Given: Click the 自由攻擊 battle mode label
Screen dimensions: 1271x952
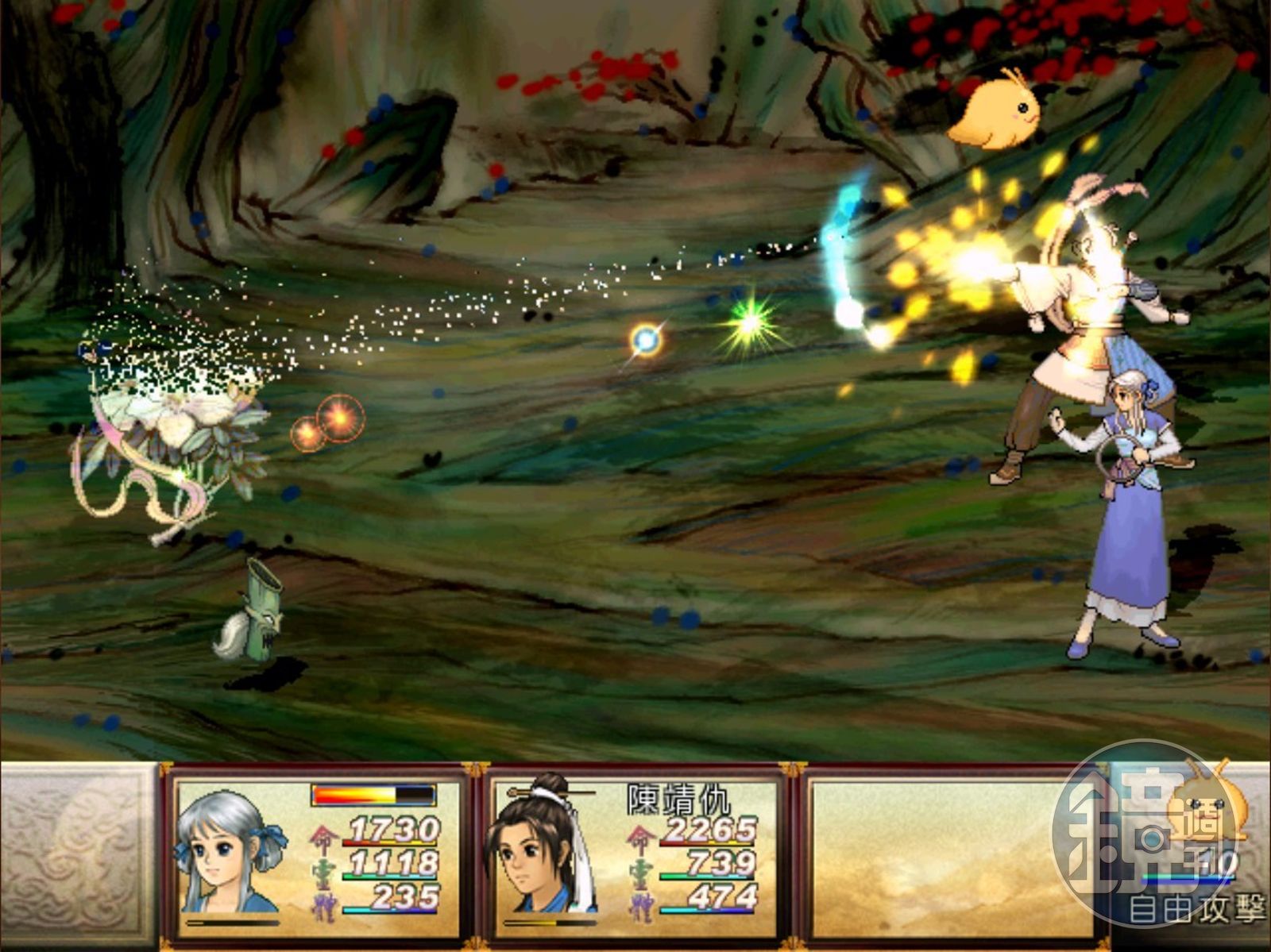Looking at the screenshot, I should [1197, 909].
